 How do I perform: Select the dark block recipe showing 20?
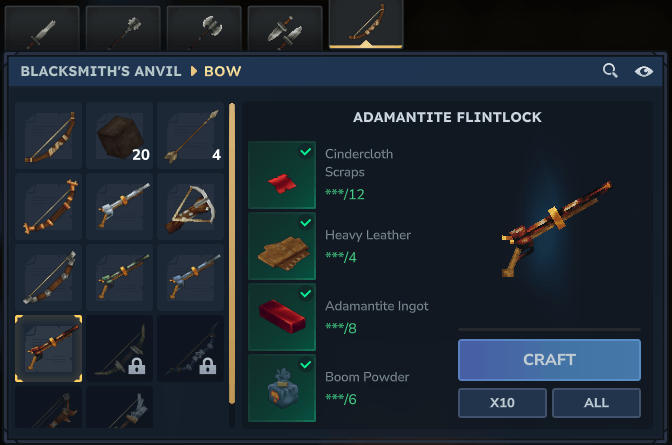click(120, 135)
